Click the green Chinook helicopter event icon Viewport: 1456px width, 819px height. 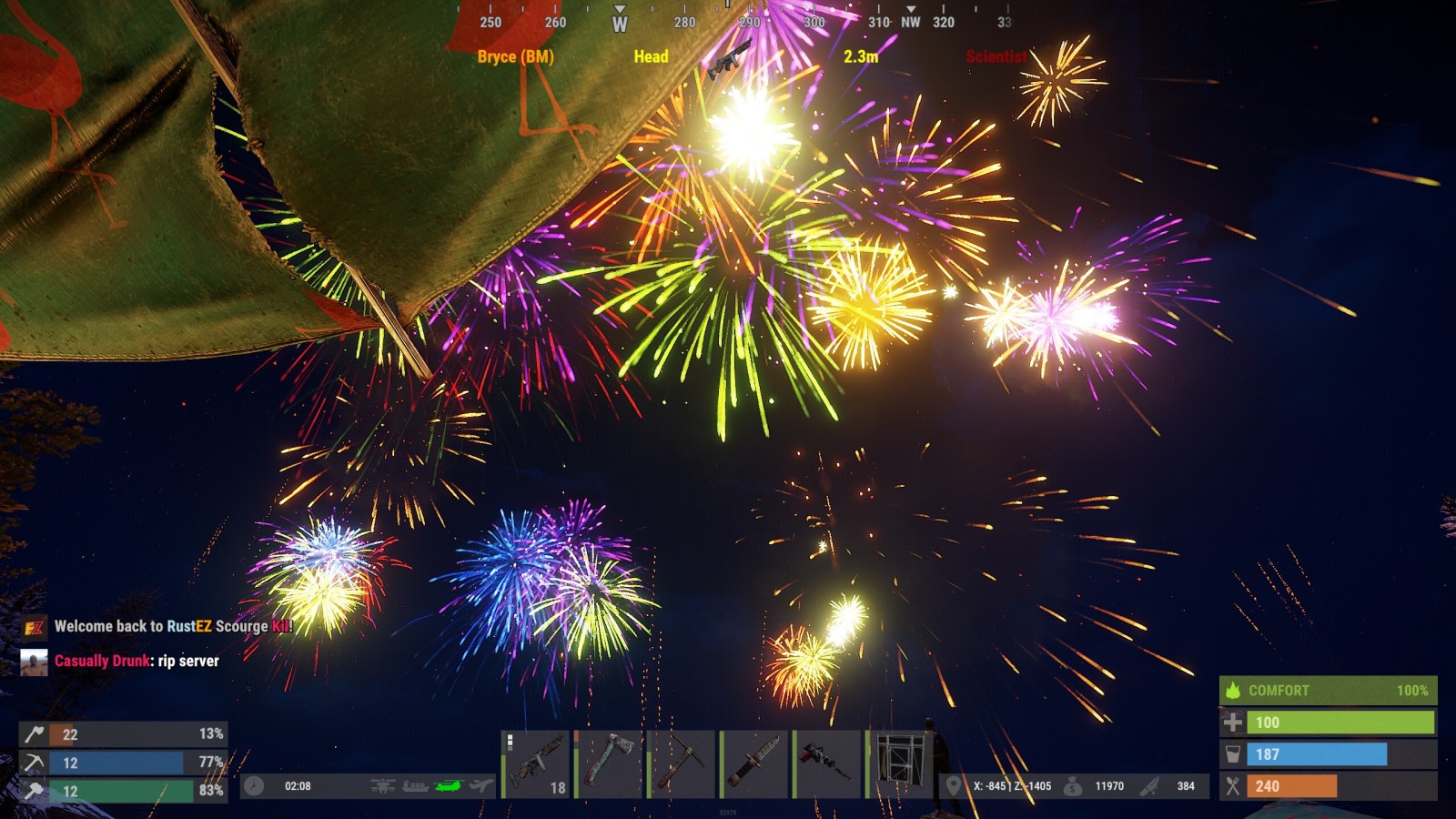click(449, 786)
